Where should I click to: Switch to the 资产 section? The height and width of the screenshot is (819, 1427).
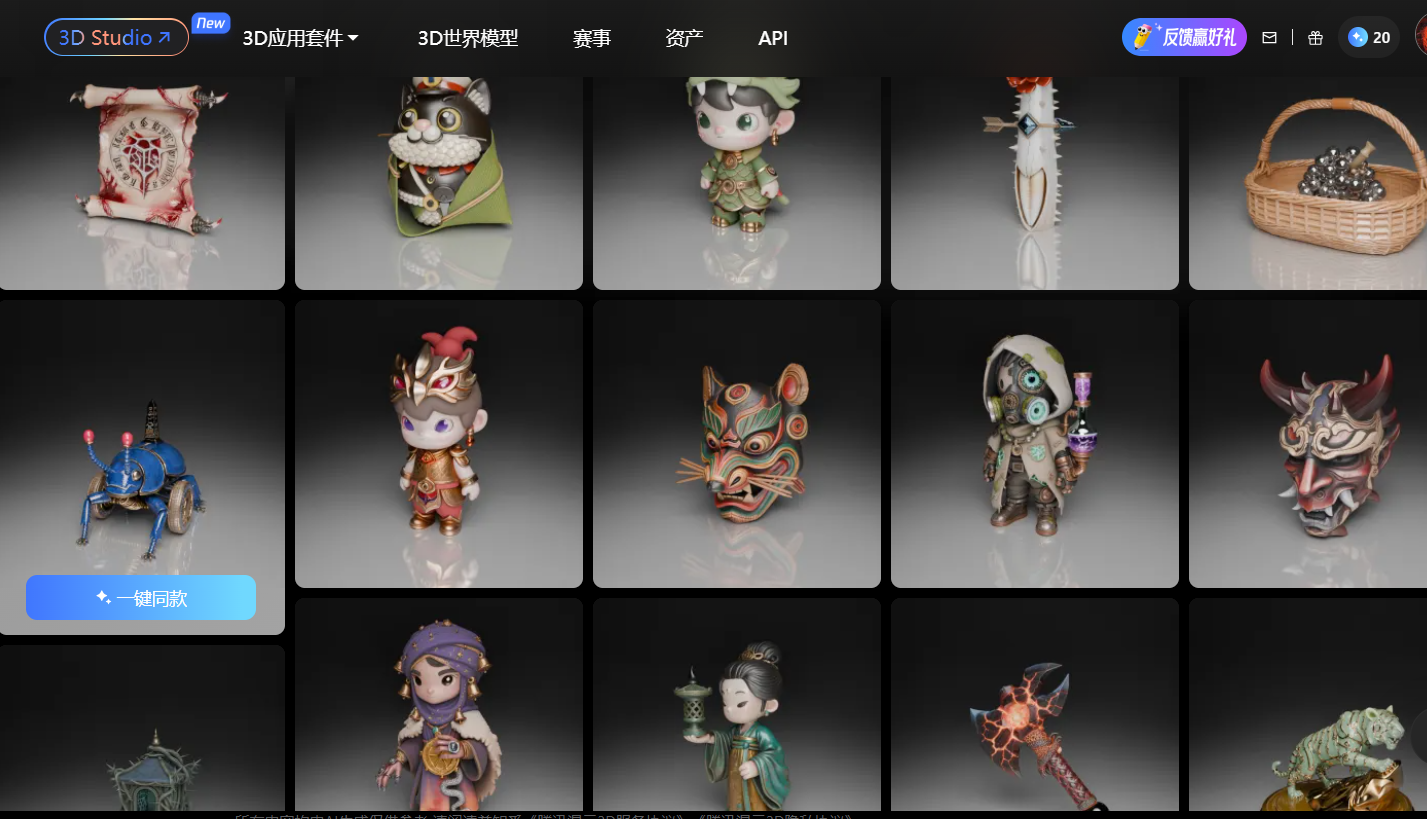[x=684, y=38]
